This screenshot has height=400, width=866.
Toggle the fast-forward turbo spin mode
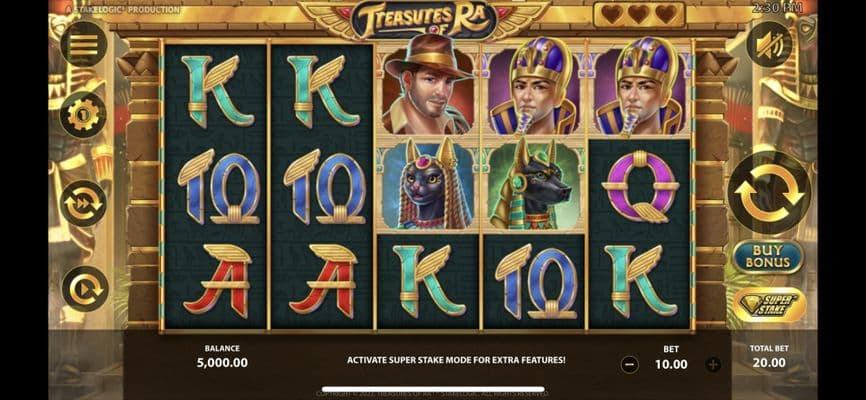coord(84,203)
